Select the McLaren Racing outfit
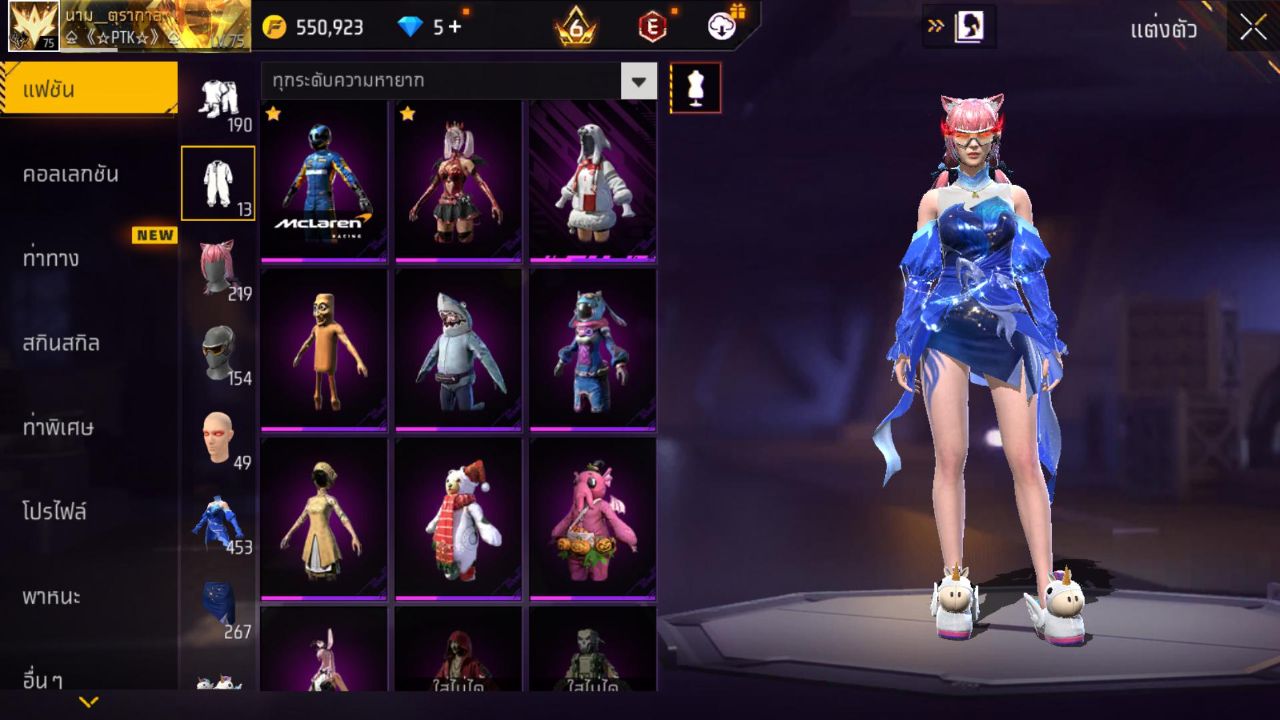 click(324, 181)
